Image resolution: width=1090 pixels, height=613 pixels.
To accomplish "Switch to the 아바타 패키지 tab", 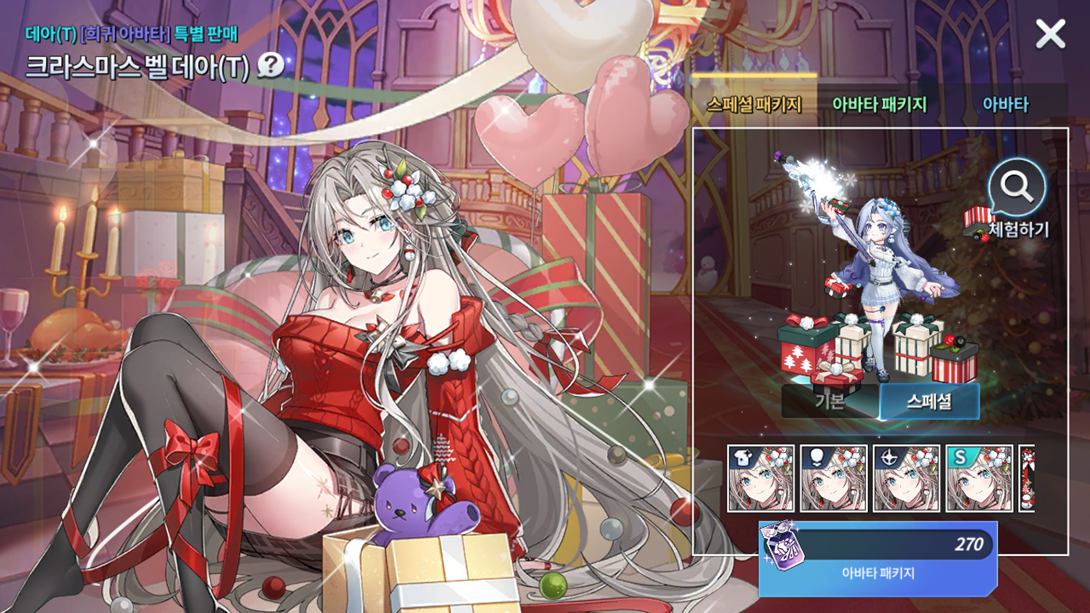I will coord(879,104).
